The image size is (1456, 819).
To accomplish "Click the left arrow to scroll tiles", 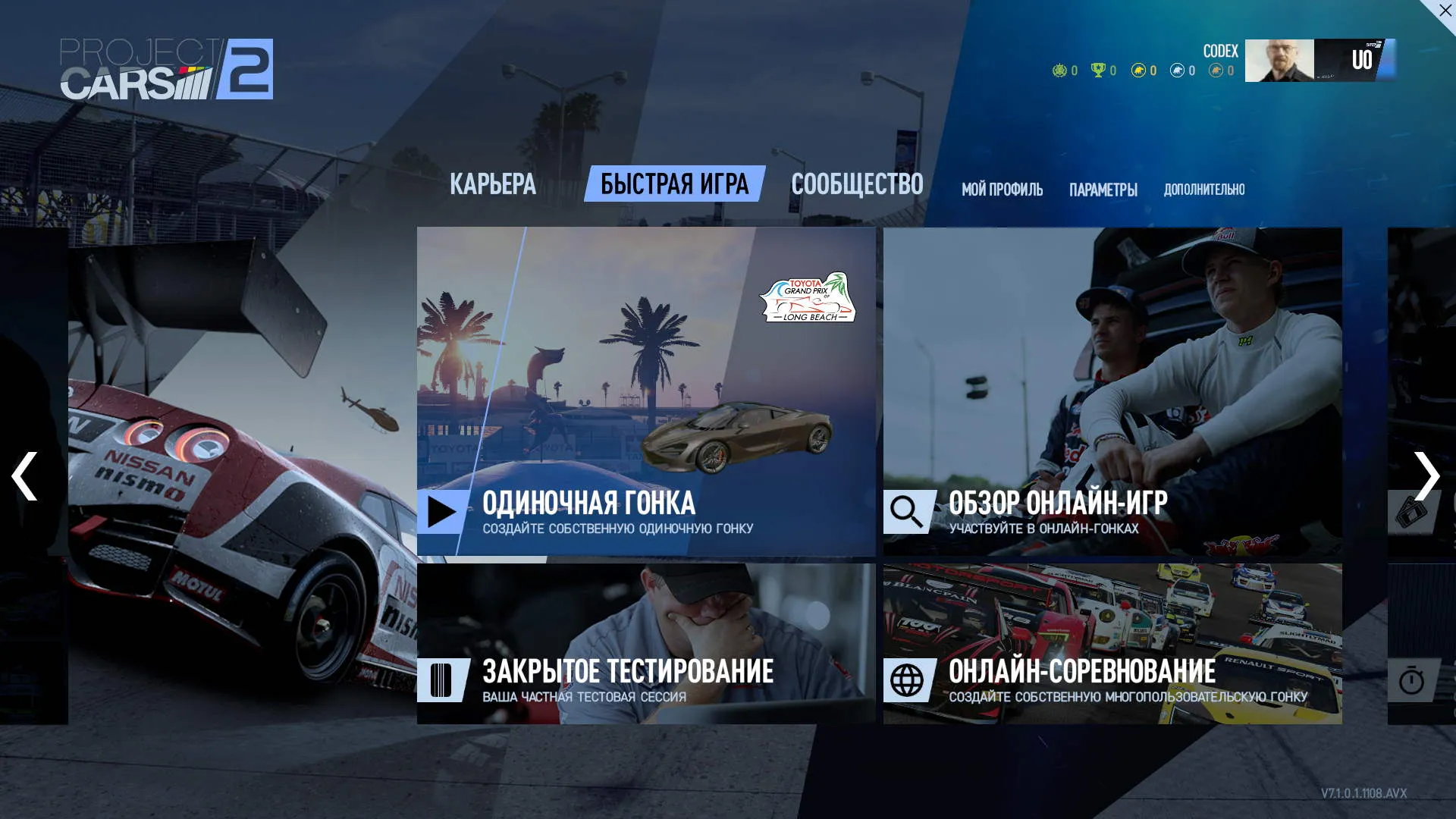I will (25, 476).
